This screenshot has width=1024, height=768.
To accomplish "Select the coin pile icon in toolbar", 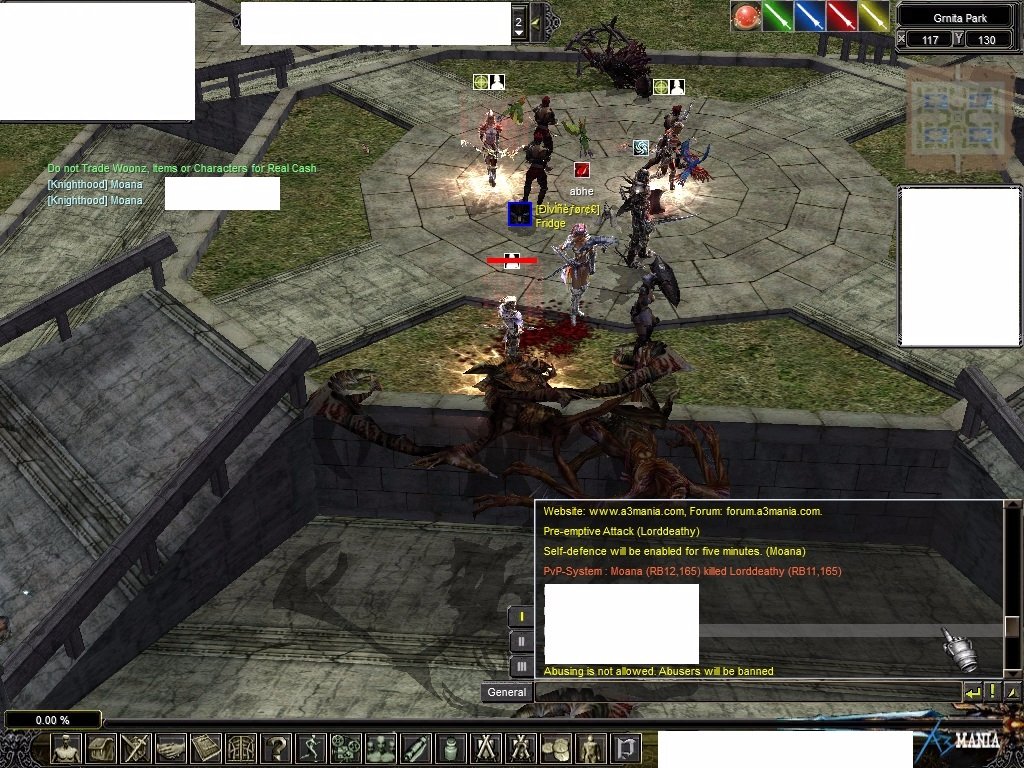I will 556,748.
